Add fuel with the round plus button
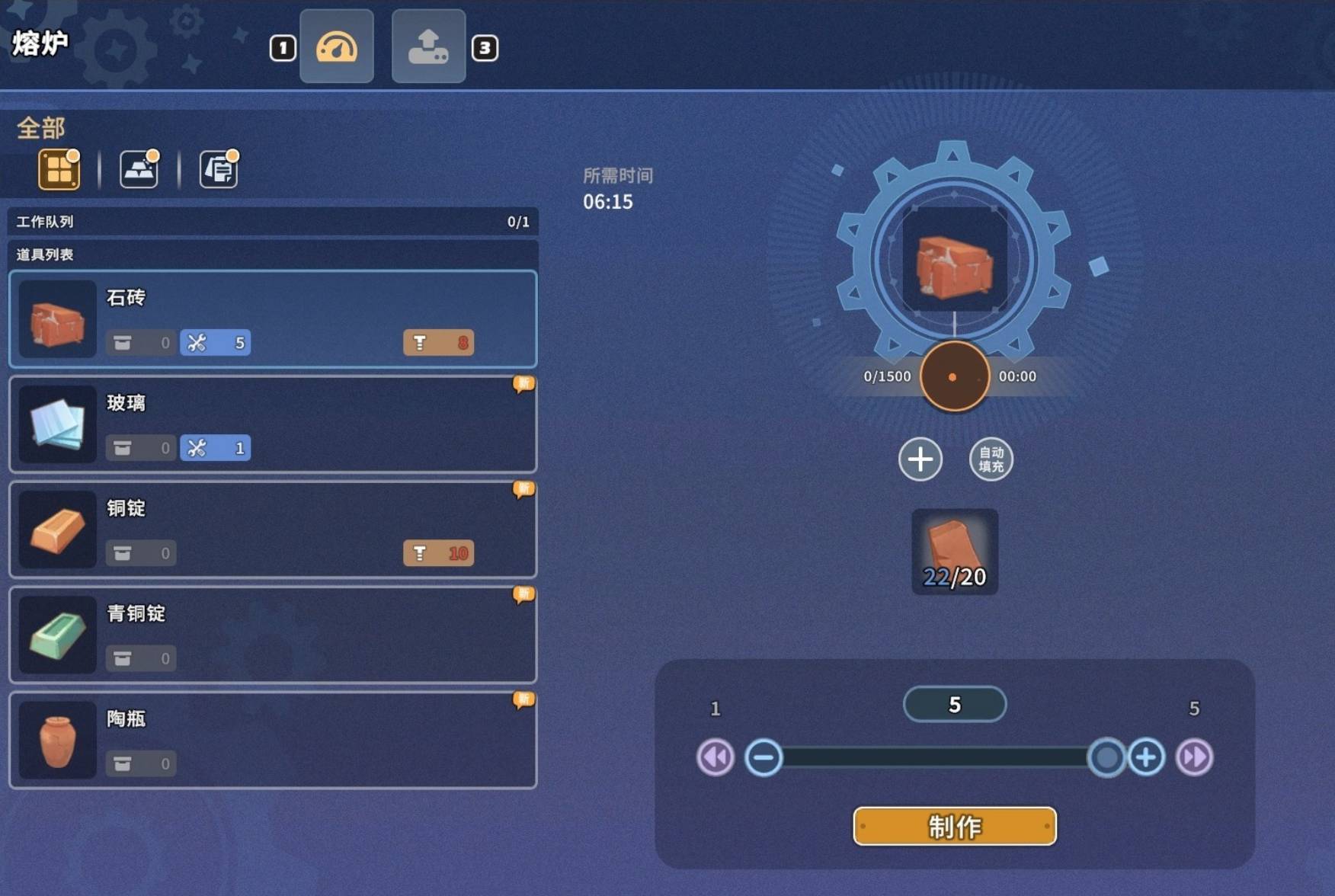The image size is (1335, 896). point(920,459)
